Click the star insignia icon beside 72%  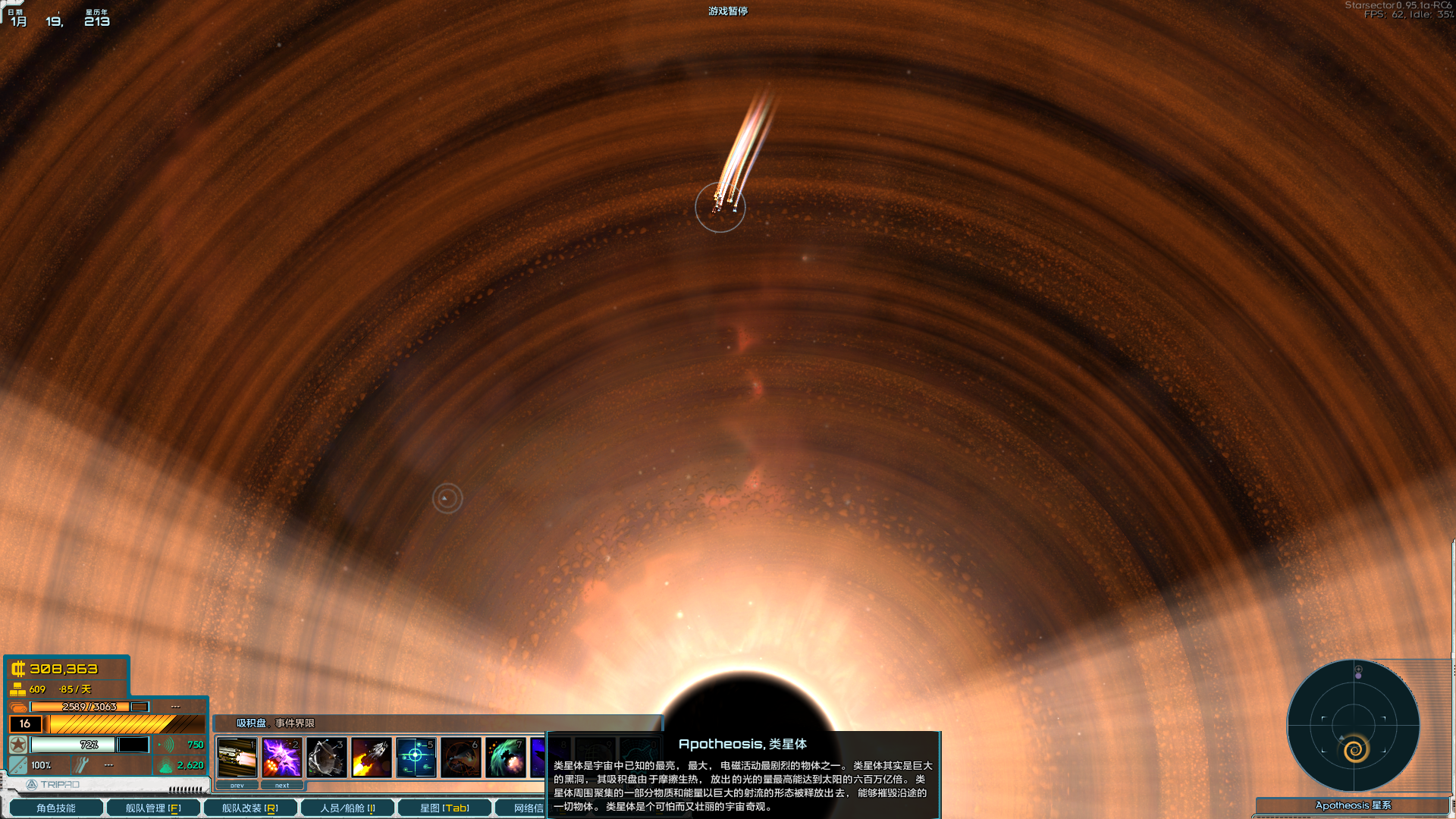tap(18, 744)
